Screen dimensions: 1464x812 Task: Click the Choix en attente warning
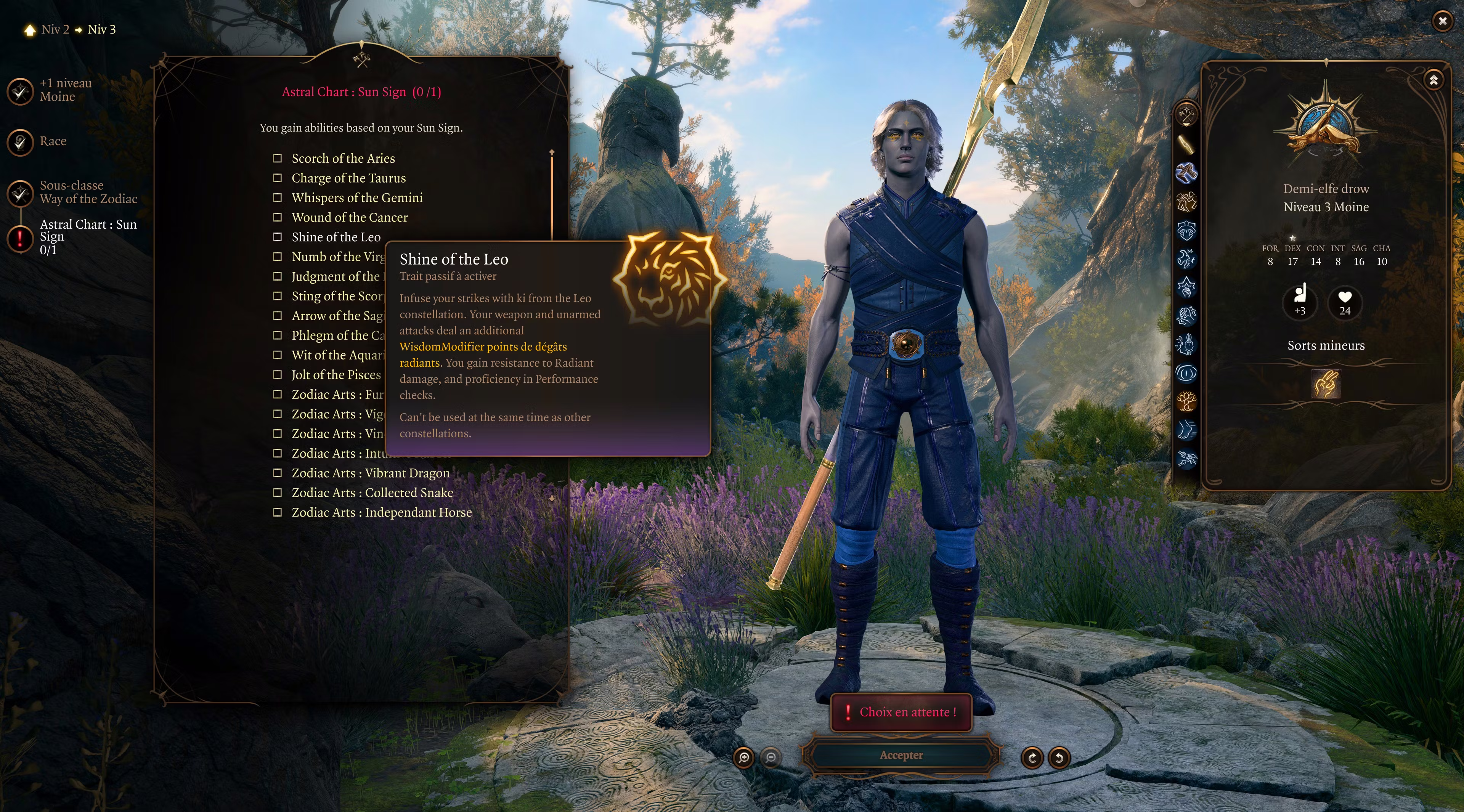click(901, 712)
